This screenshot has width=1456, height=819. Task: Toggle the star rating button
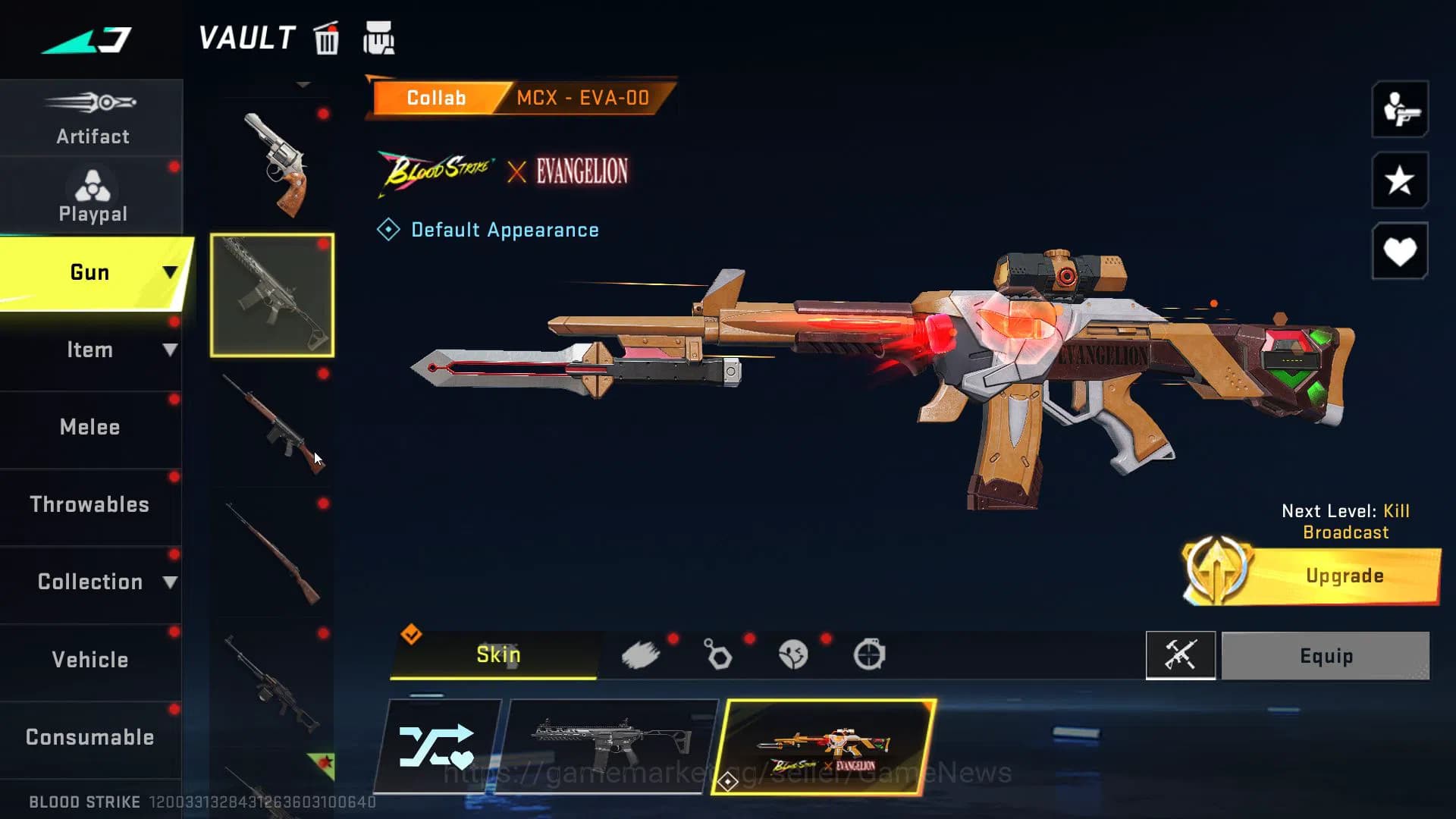(1399, 182)
